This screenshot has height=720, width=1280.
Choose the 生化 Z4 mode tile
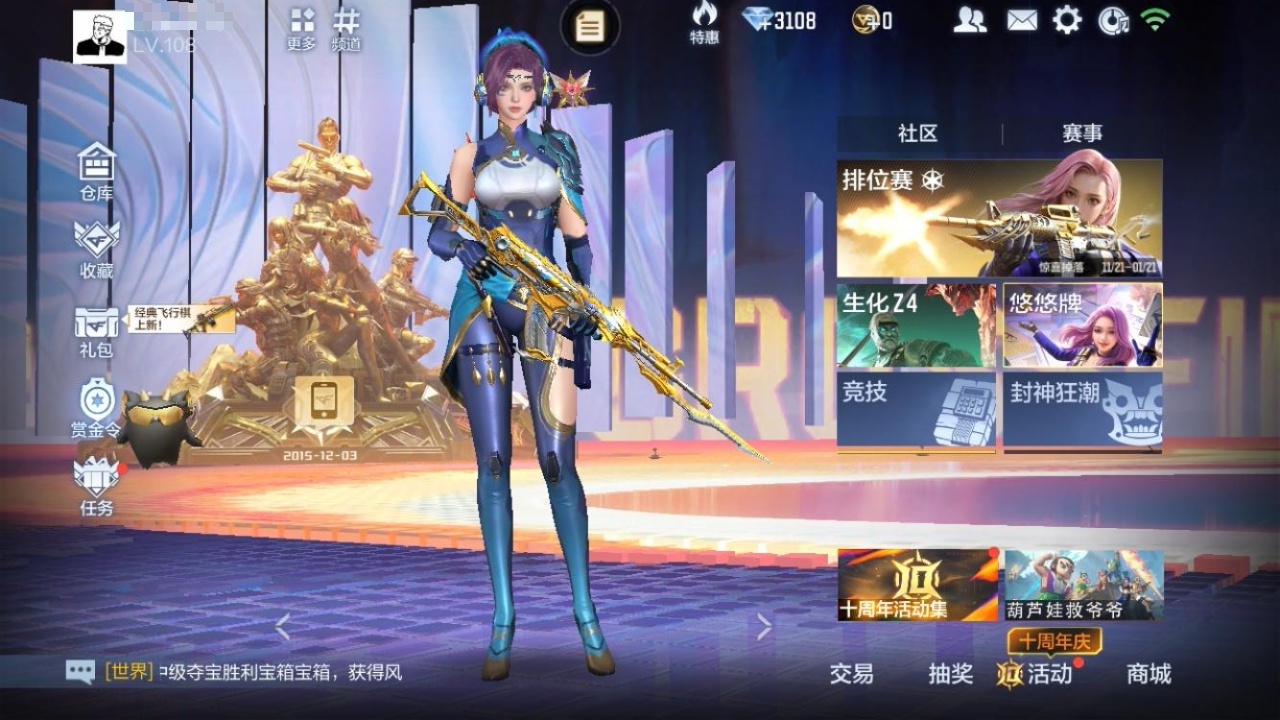coord(916,325)
